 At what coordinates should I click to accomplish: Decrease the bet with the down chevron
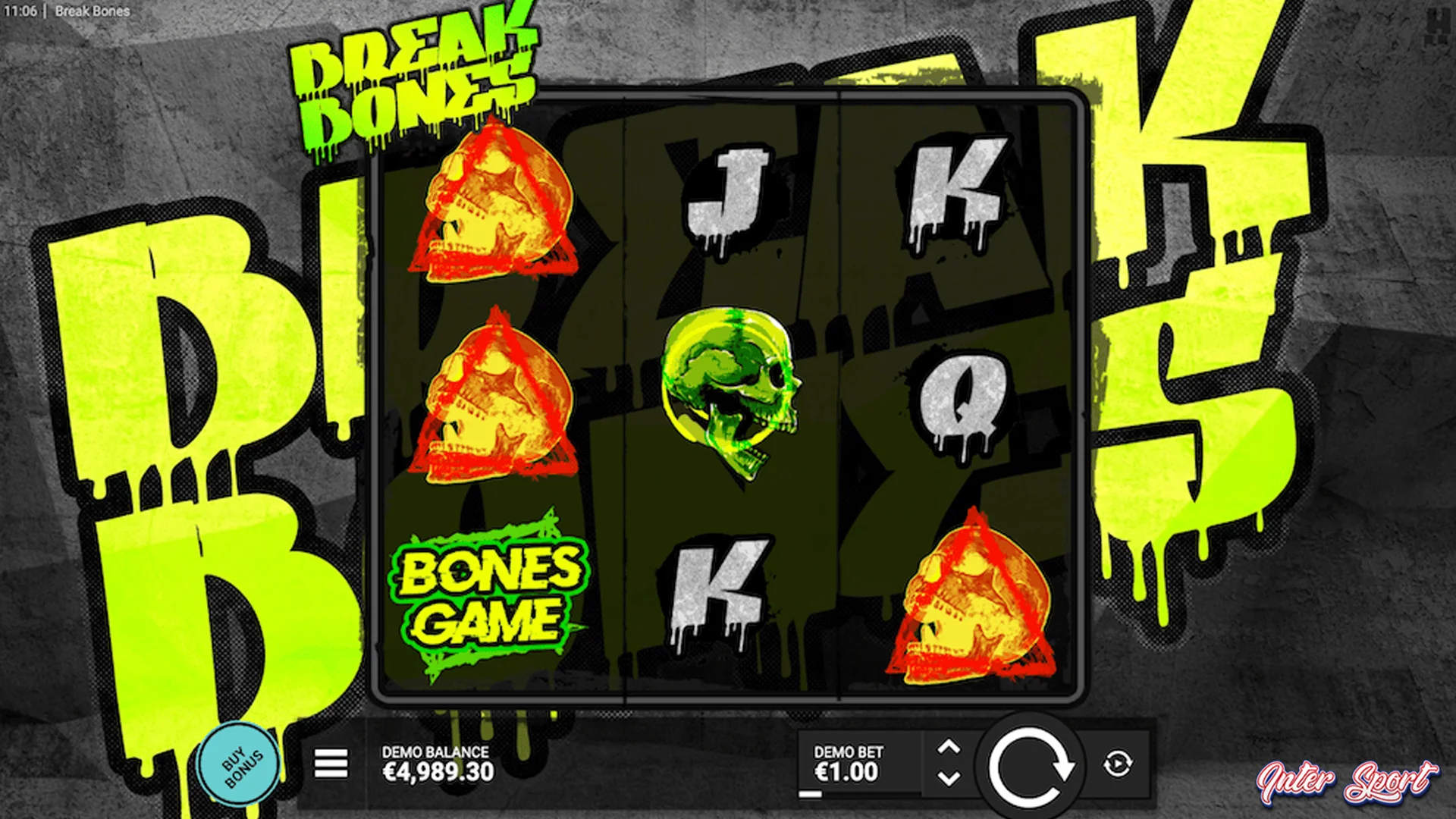coord(950,780)
